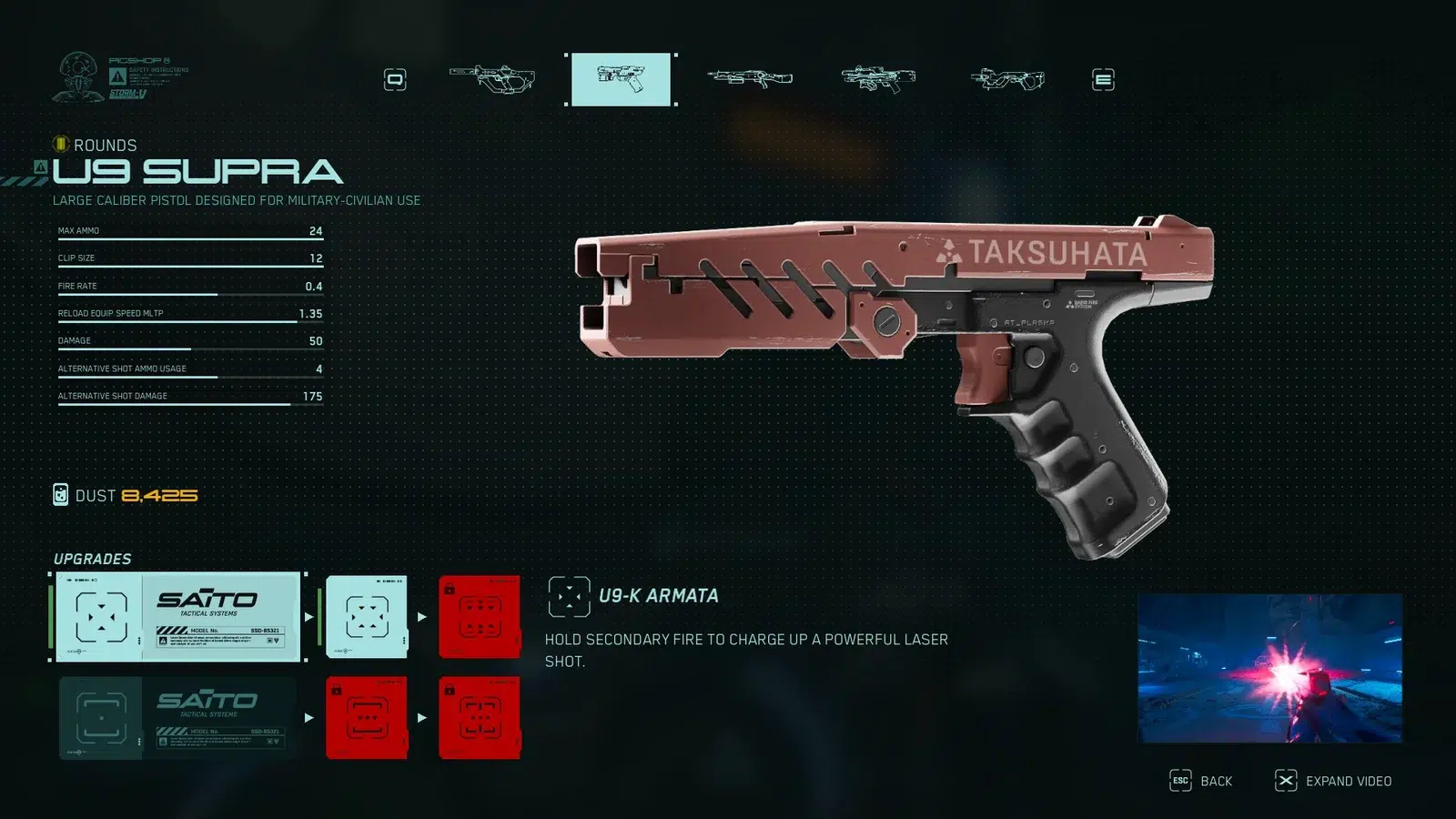Select the locked red upgrade at the end of the top row
This screenshot has width=1456, height=819.
click(480, 616)
